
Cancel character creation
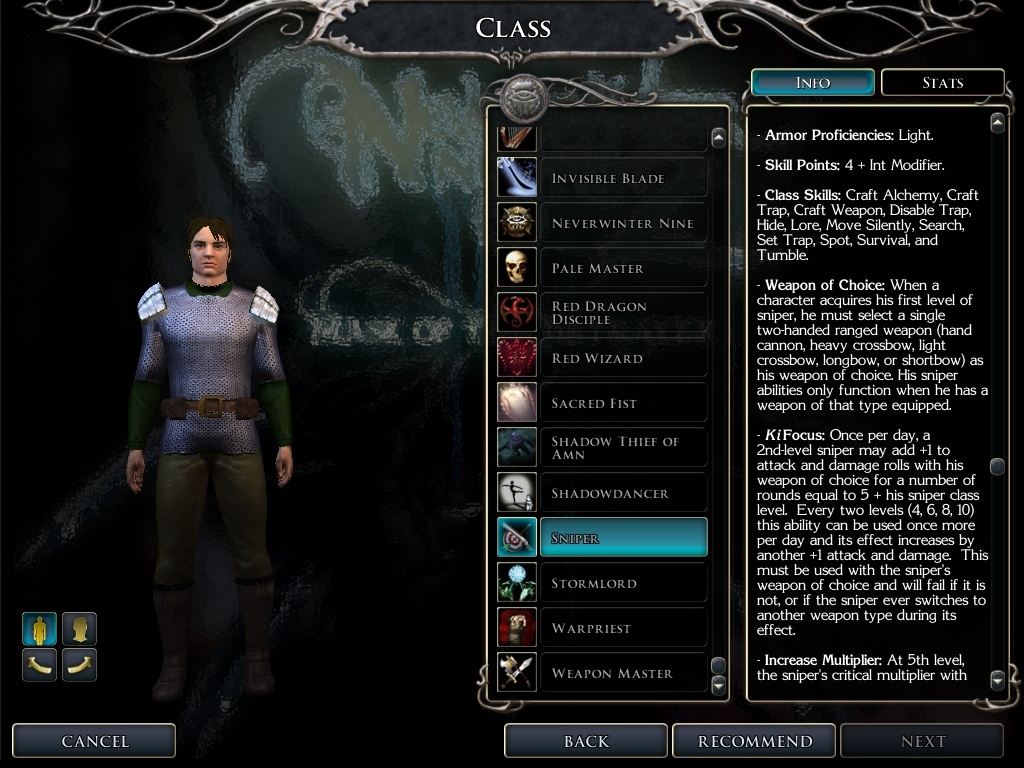95,741
